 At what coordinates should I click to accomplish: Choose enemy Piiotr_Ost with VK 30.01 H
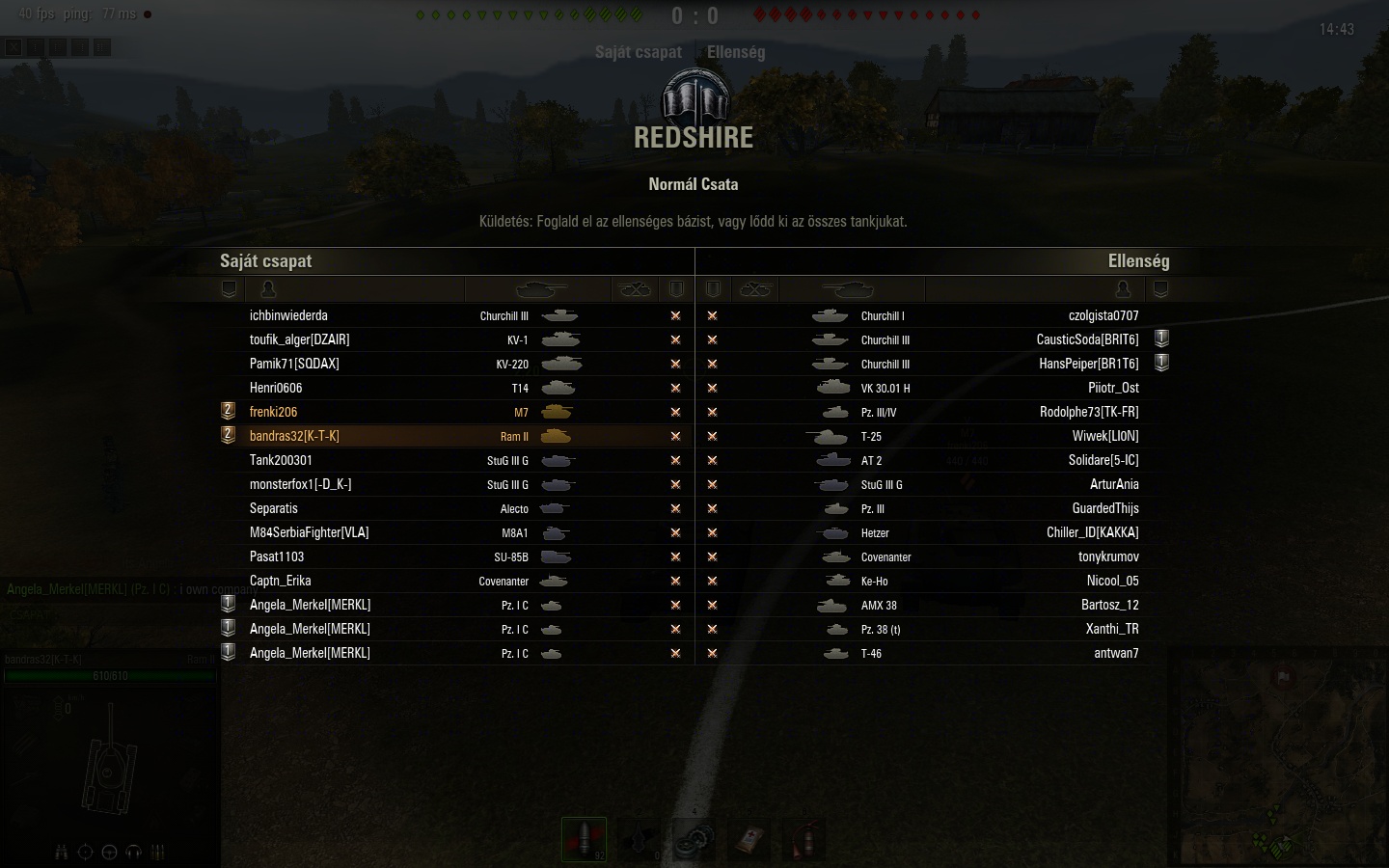coord(1113,388)
